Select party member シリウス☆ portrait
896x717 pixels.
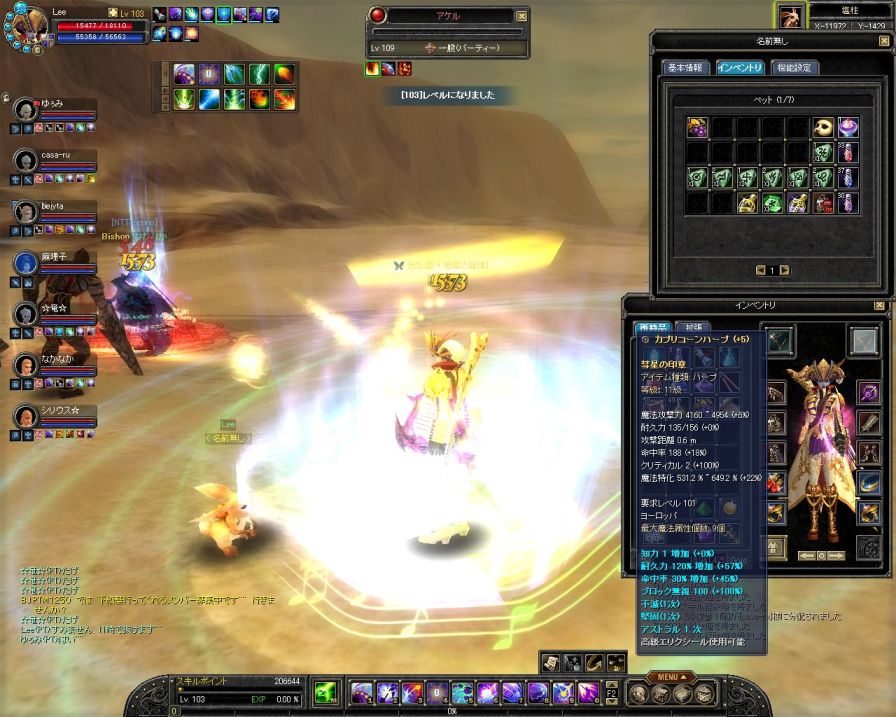tap(26, 416)
